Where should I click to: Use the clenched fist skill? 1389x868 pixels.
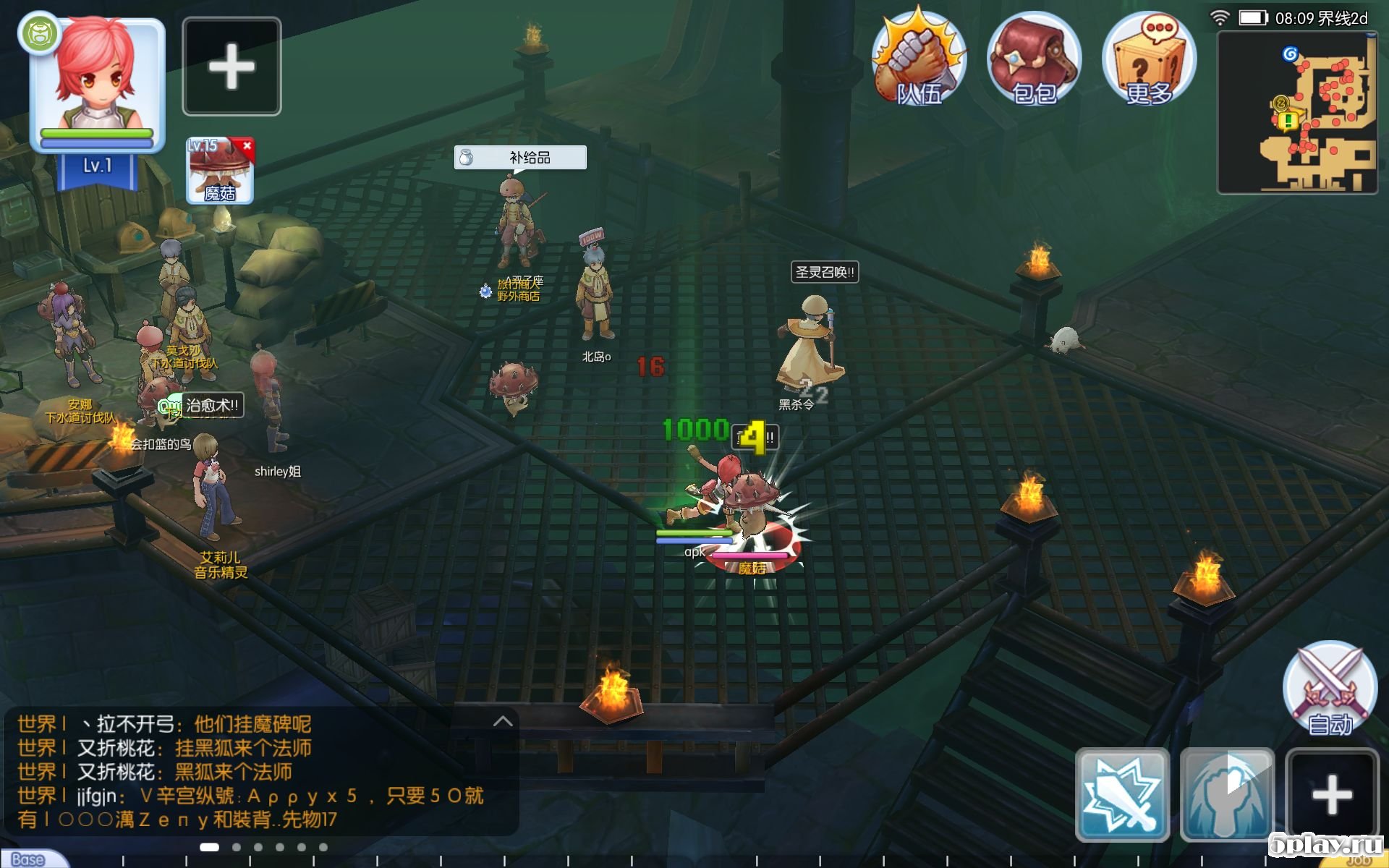[1227, 794]
